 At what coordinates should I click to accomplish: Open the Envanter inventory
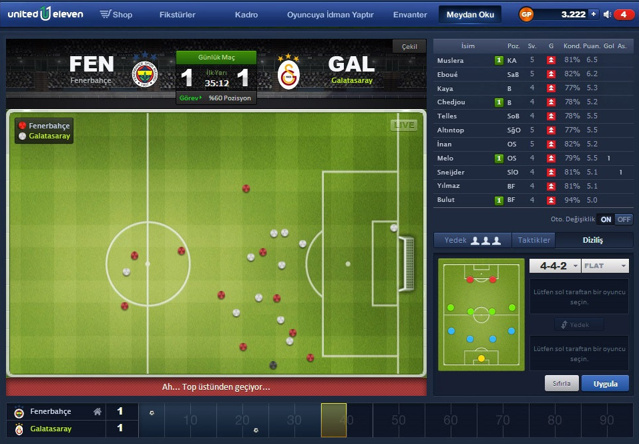[410, 15]
